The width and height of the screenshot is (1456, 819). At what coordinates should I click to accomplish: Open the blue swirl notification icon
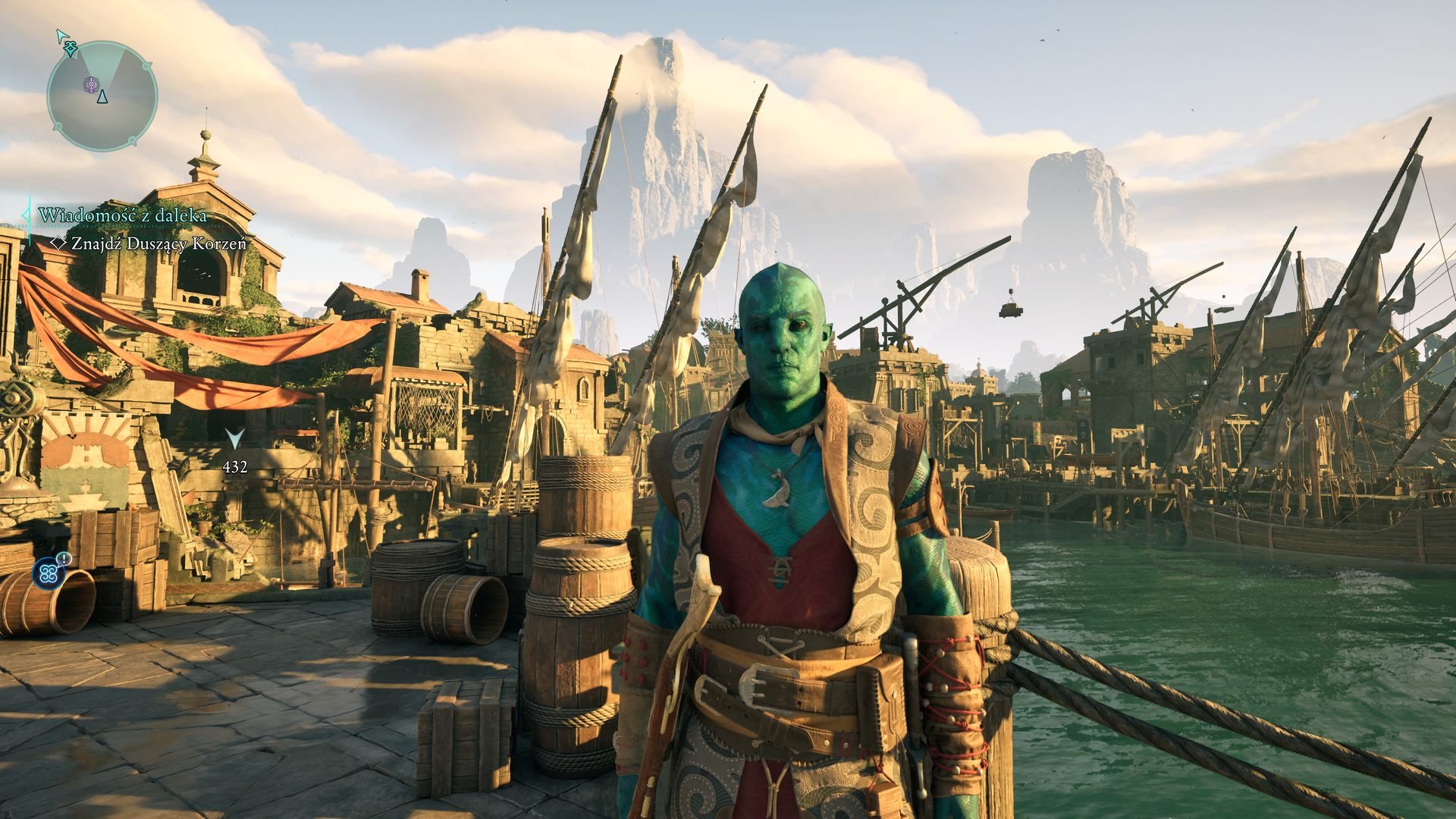[x=49, y=574]
